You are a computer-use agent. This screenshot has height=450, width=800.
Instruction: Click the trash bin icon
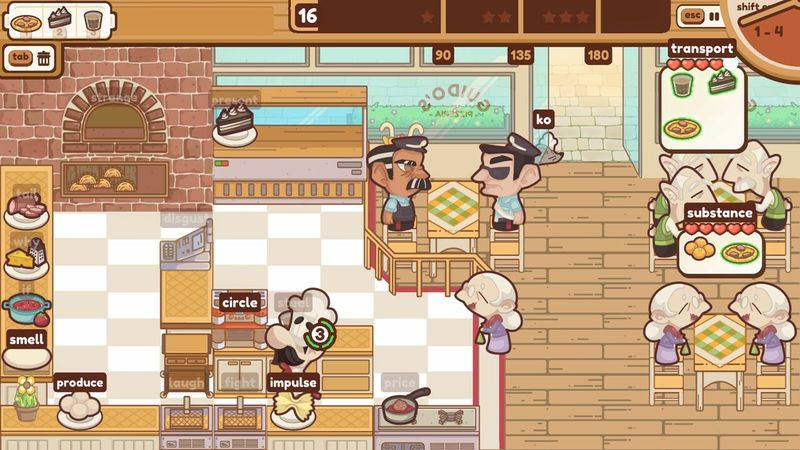pyautogui.click(x=45, y=58)
